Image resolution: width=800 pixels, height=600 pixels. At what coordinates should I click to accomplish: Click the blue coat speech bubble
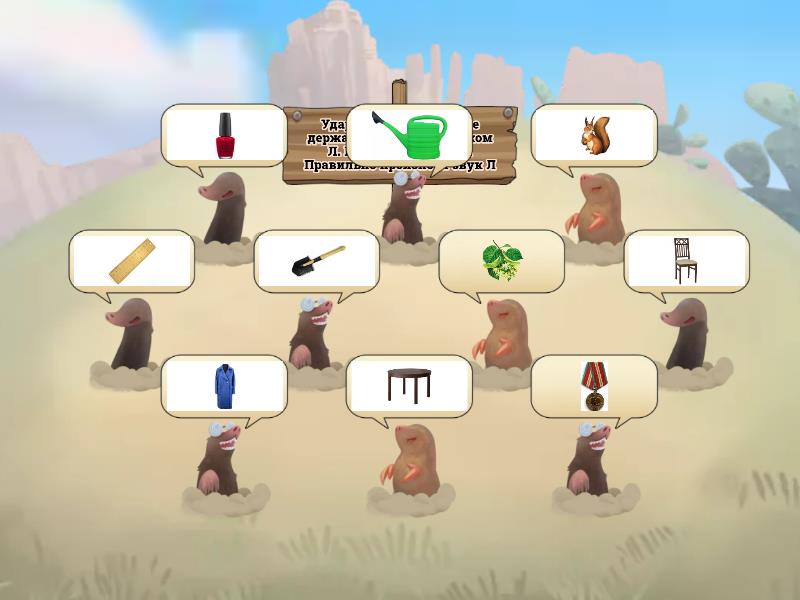coord(224,386)
